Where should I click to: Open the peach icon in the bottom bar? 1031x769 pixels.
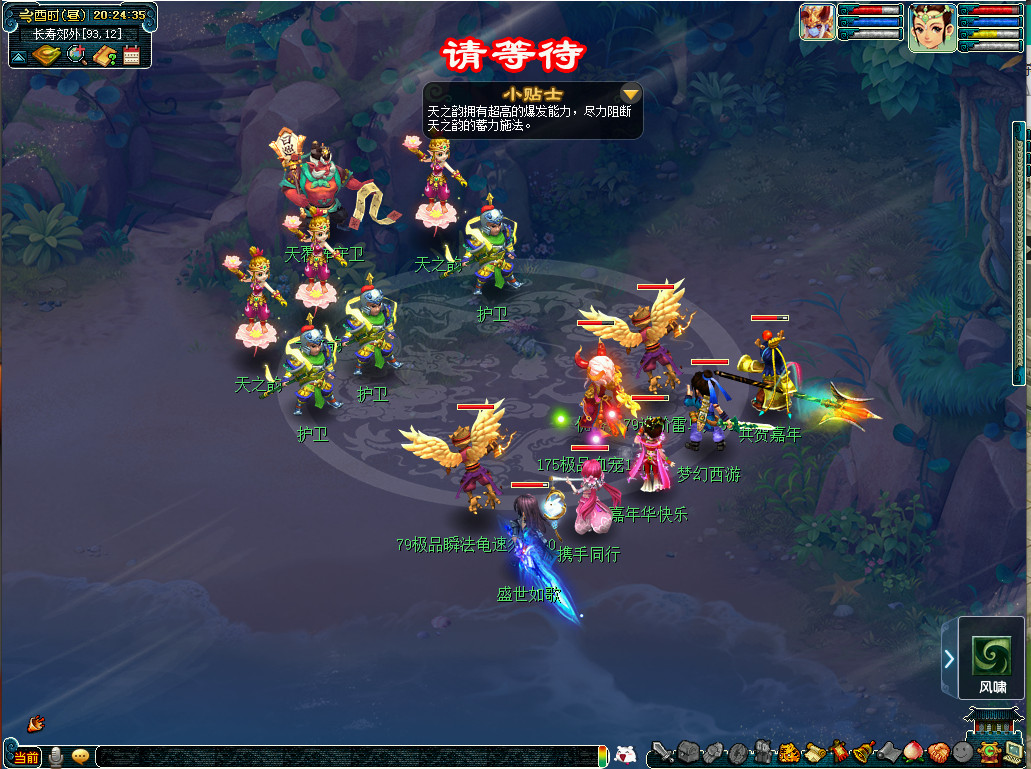click(x=912, y=752)
